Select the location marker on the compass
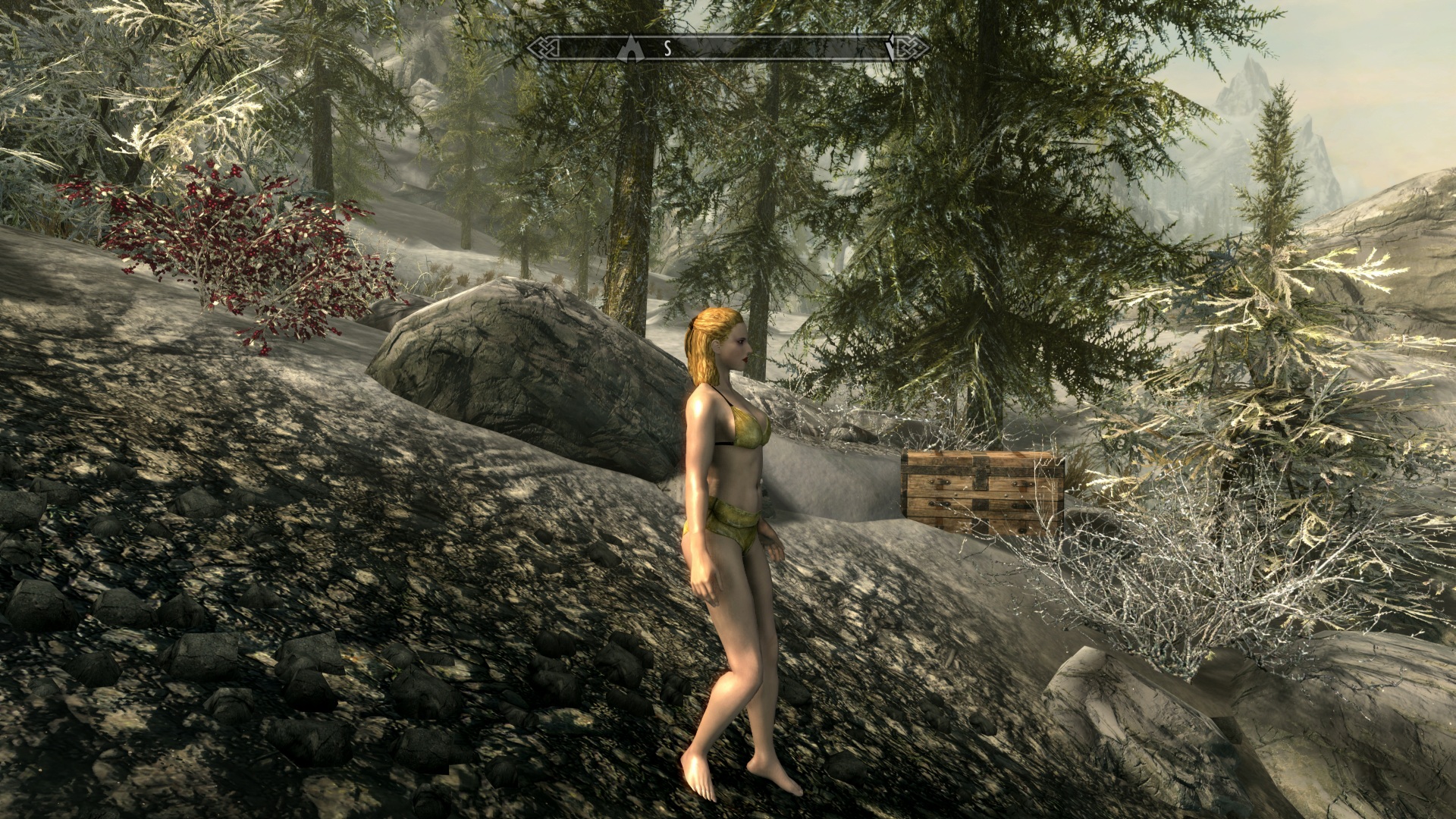The height and width of the screenshot is (819, 1456). click(x=629, y=49)
